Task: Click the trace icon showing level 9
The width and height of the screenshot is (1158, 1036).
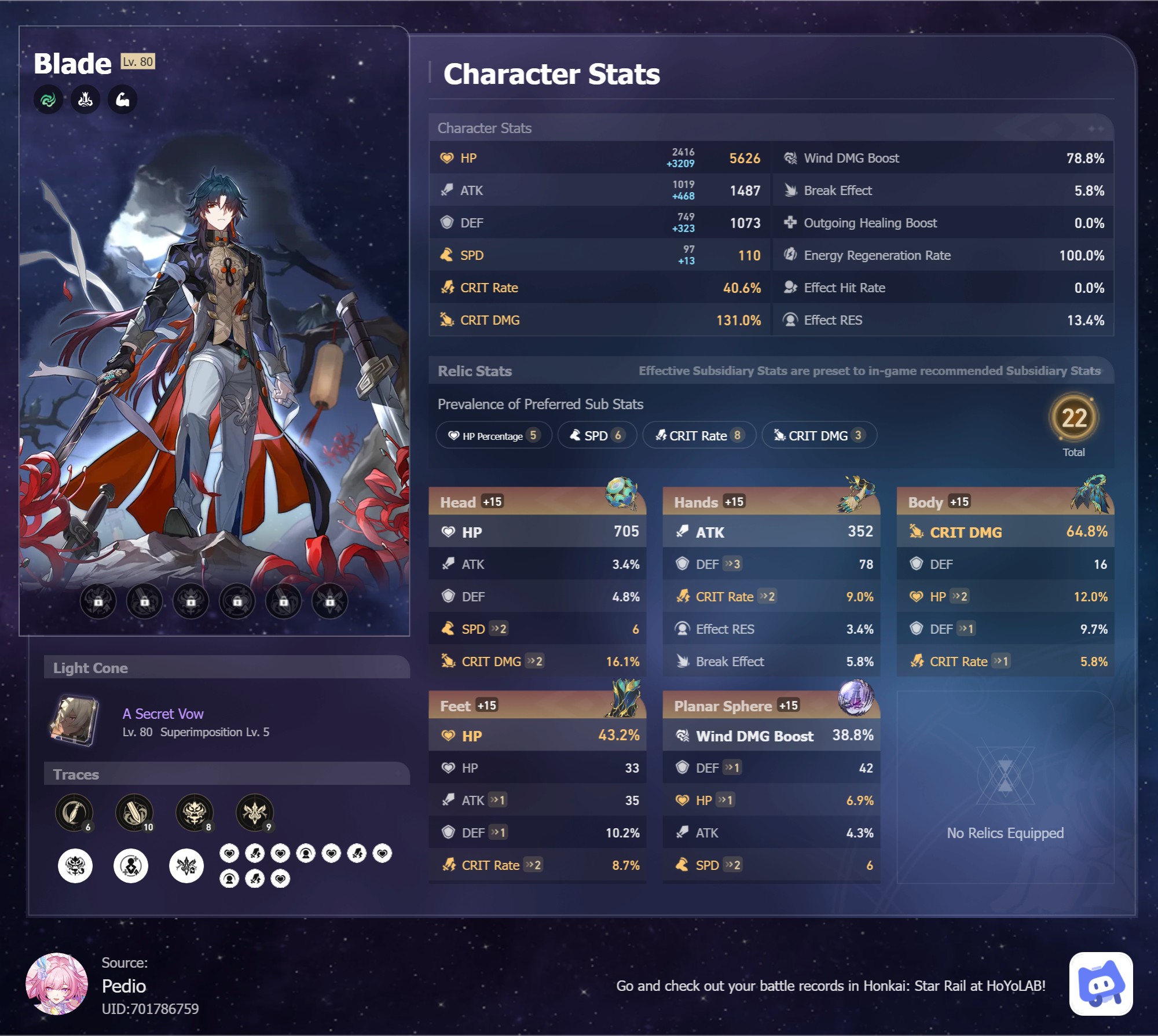Action: [255, 812]
